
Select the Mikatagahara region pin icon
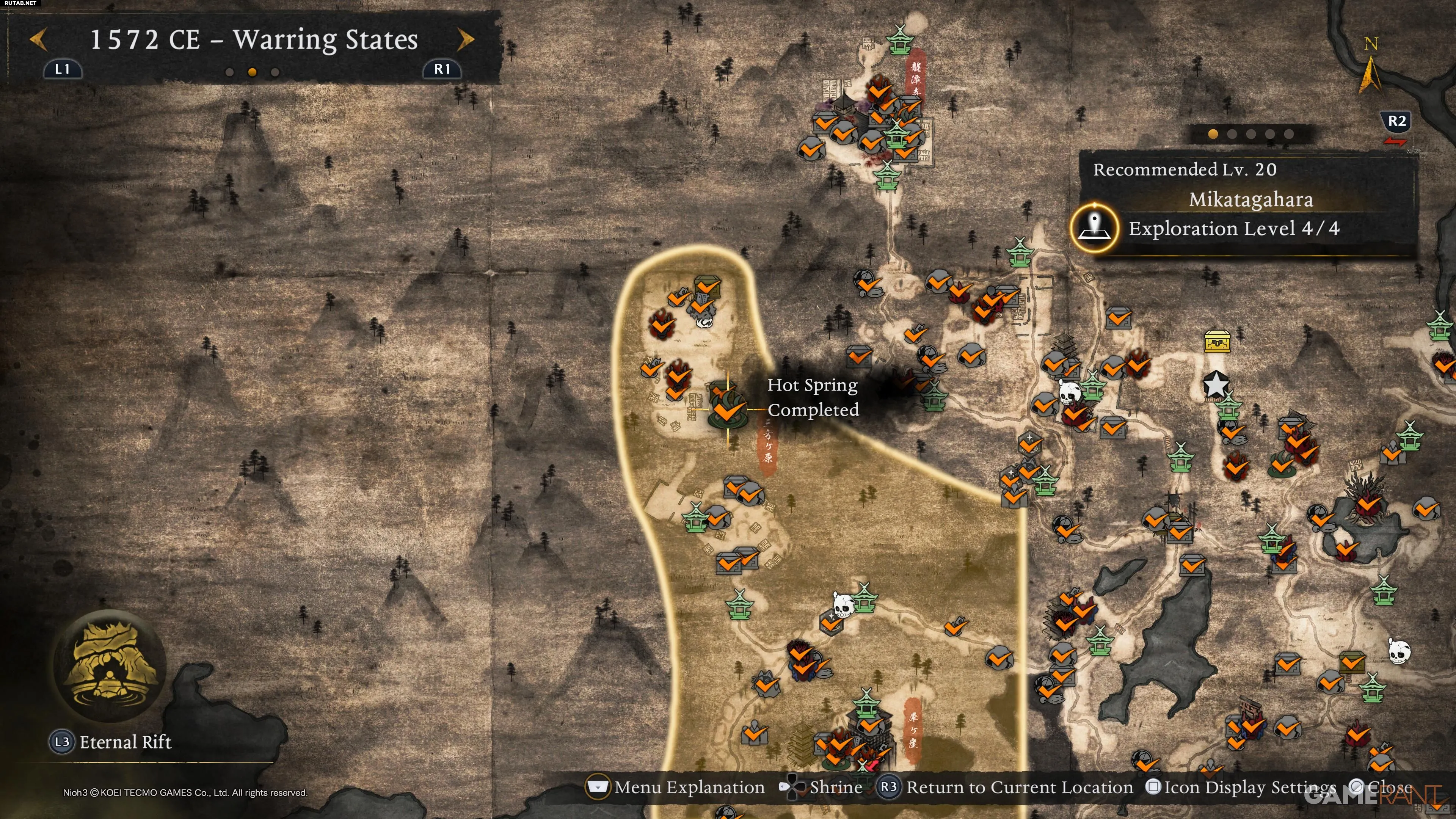pyautogui.click(x=1094, y=228)
